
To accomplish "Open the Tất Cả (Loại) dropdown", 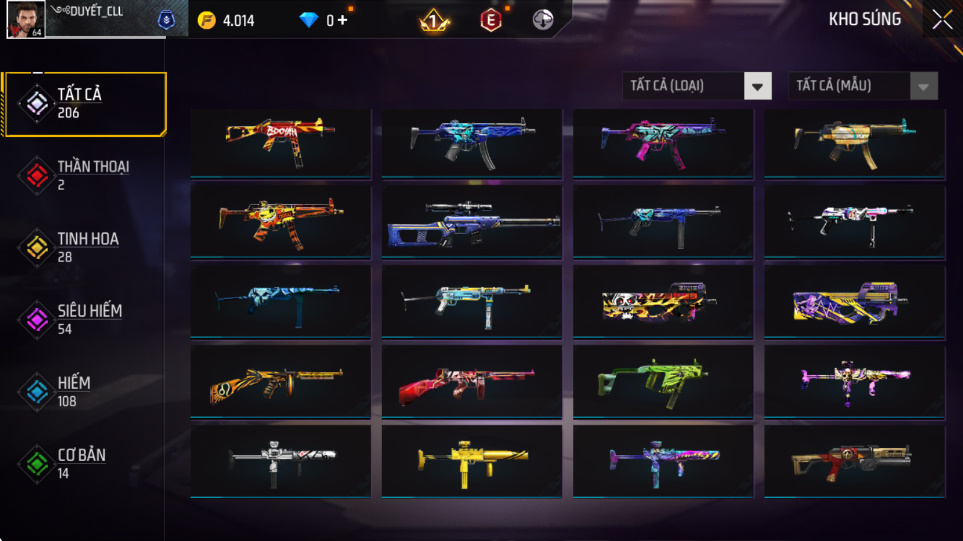I will tap(697, 86).
